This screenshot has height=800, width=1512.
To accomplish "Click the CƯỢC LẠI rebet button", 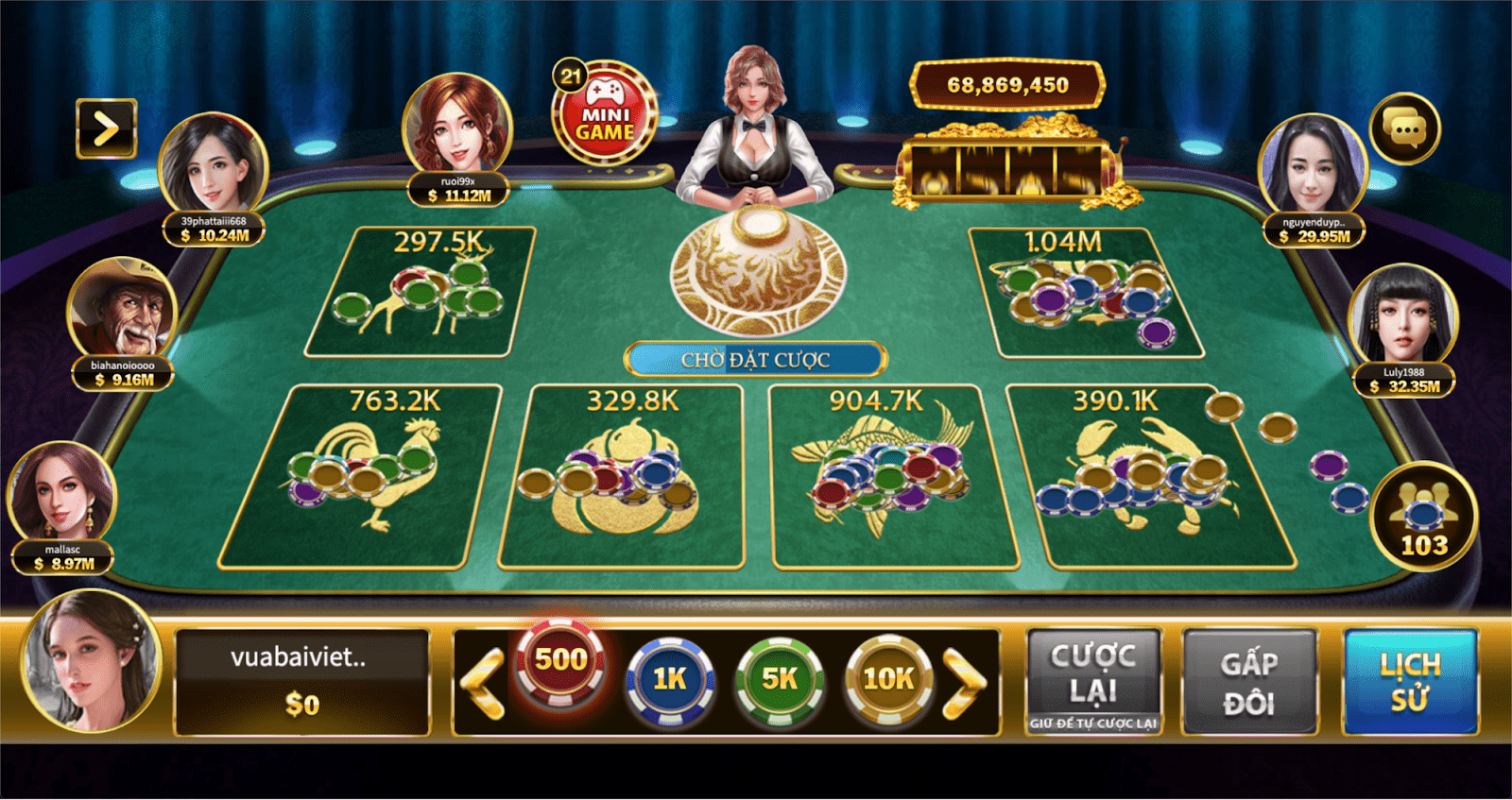I will [1093, 681].
